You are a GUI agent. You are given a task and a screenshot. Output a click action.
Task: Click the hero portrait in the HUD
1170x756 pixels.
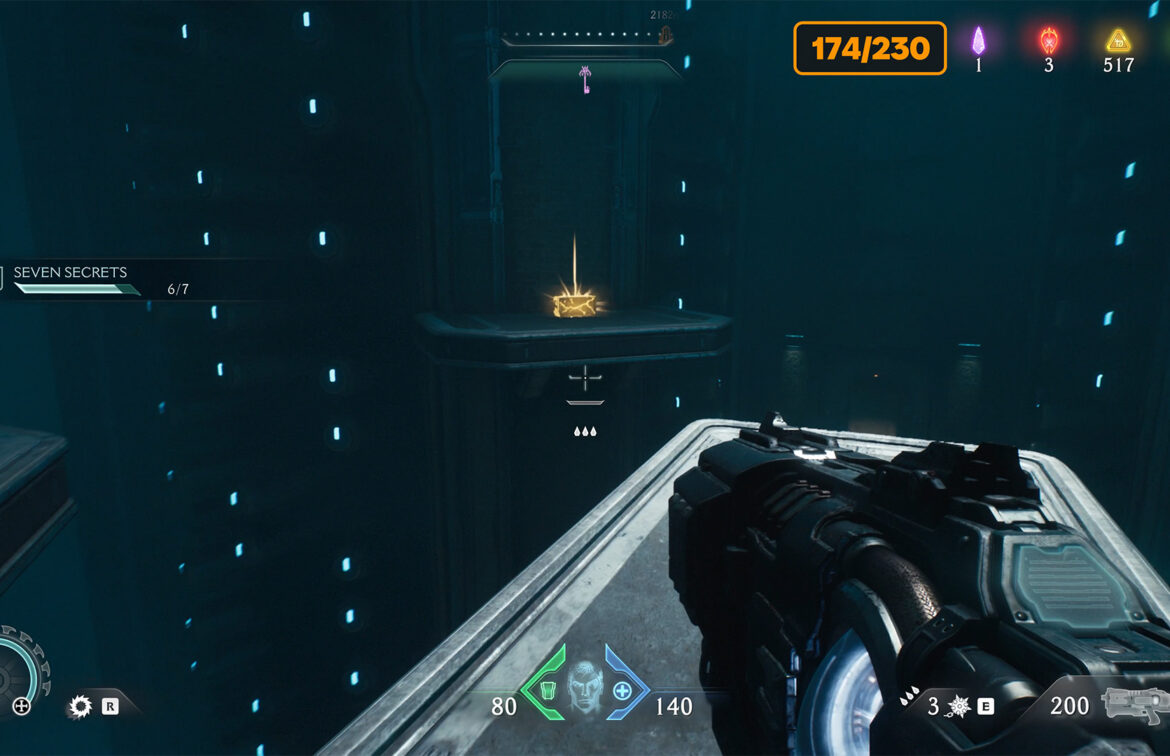click(x=585, y=688)
